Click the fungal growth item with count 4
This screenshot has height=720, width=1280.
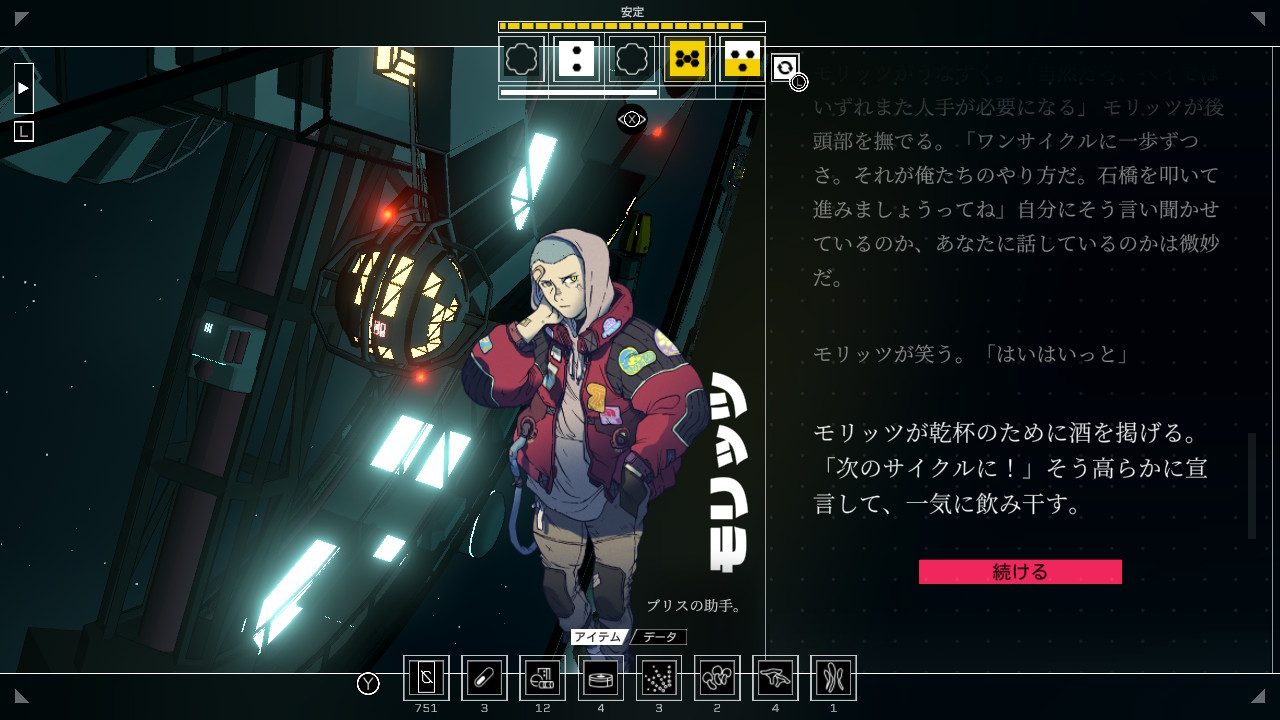(x=775, y=677)
